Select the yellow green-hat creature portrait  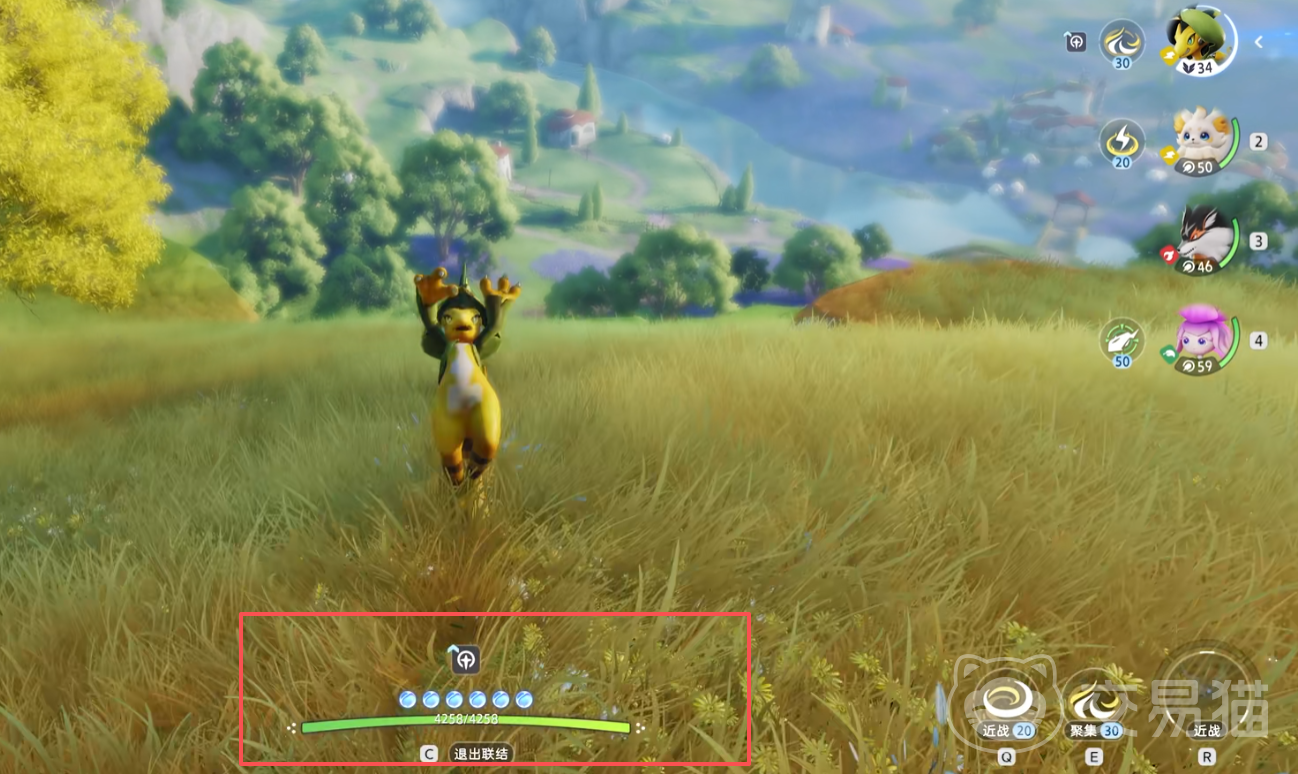click(x=1198, y=40)
